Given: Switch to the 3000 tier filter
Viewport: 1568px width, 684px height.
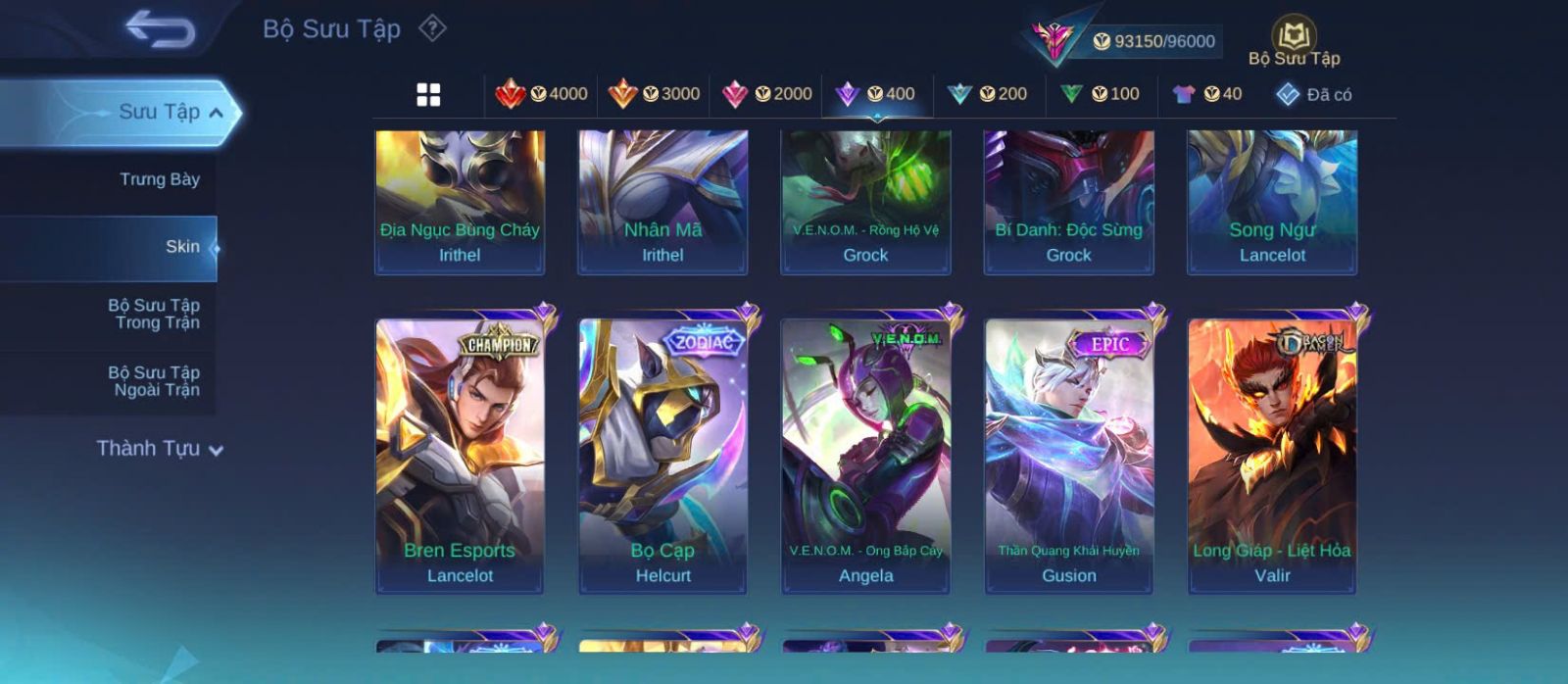Looking at the screenshot, I should 654,94.
